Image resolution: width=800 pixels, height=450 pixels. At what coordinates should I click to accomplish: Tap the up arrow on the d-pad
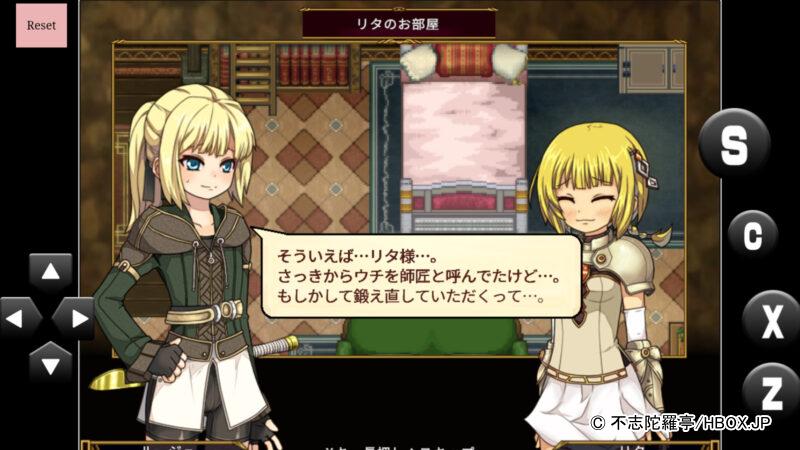tap(50, 272)
